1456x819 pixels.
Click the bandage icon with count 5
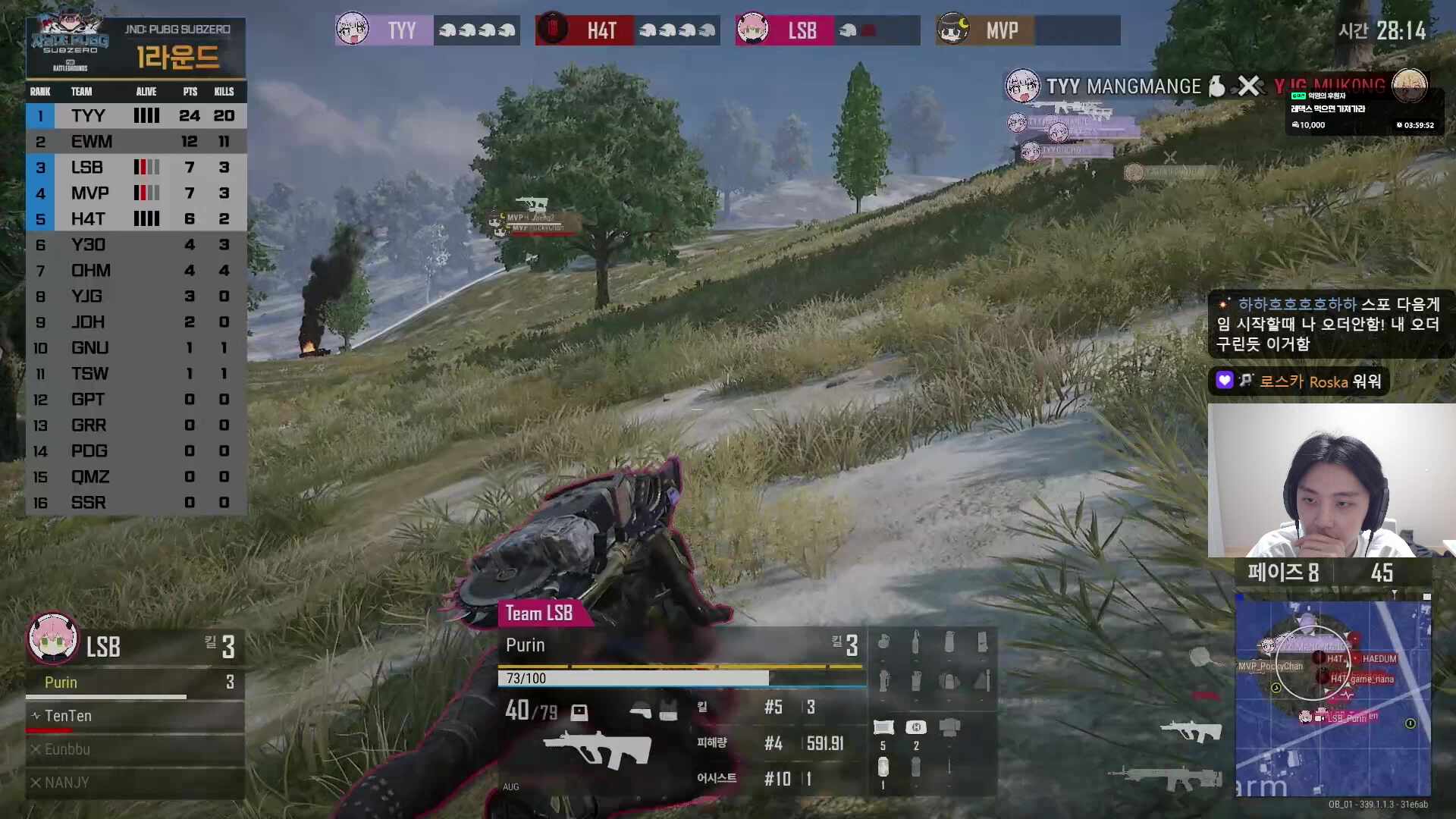point(882,728)
